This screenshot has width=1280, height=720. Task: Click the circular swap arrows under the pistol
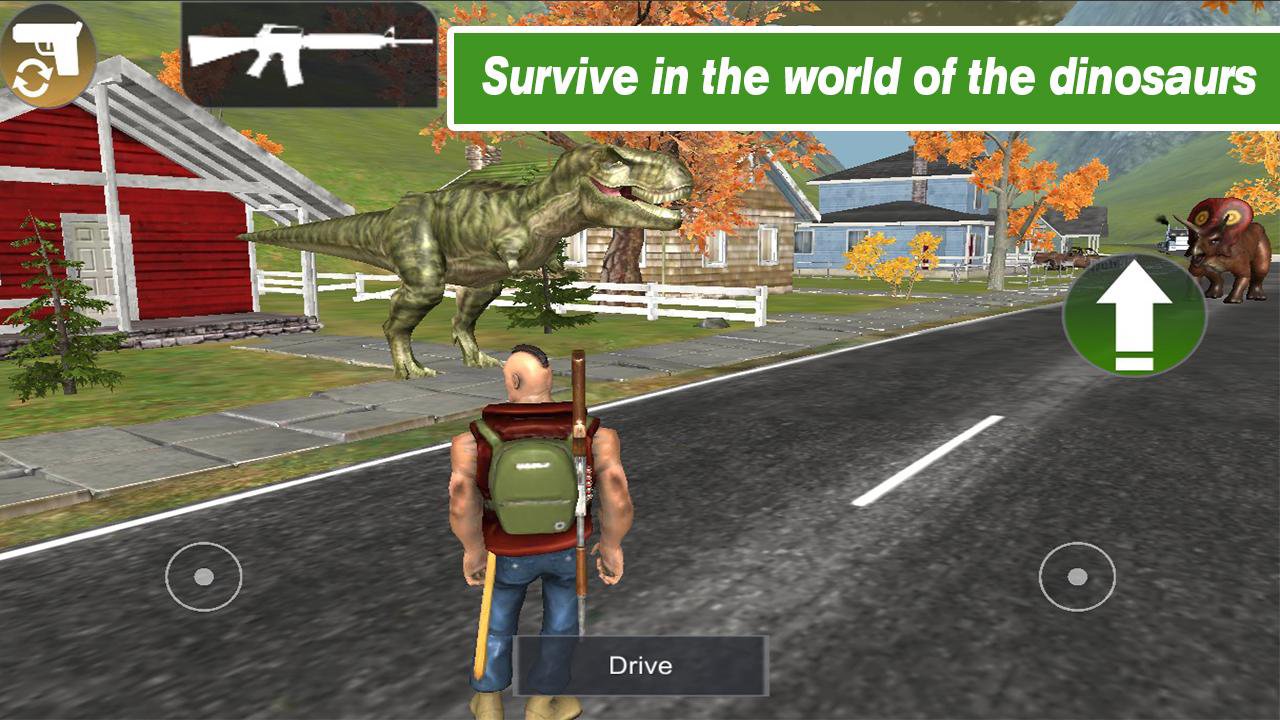coord(32,75)
